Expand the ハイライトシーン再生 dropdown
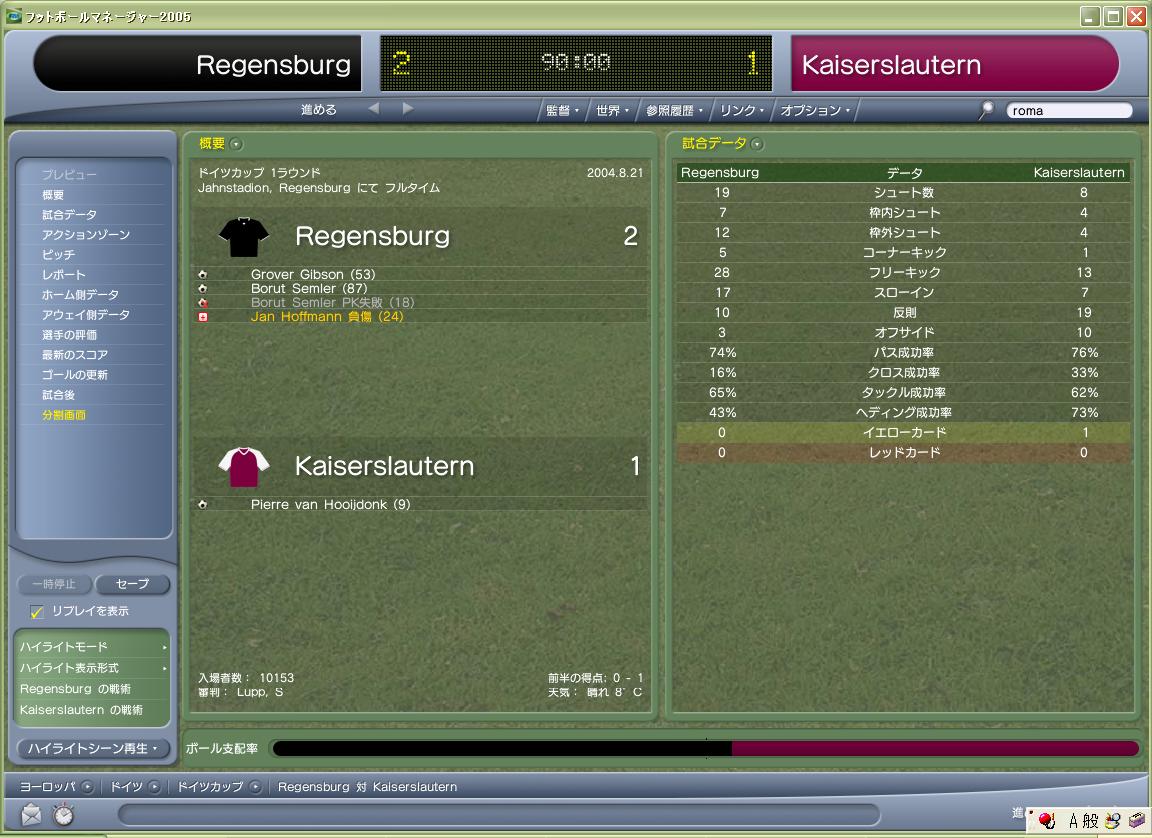The width and height of the screenshot is (1152, 838). tap(92, 748)
